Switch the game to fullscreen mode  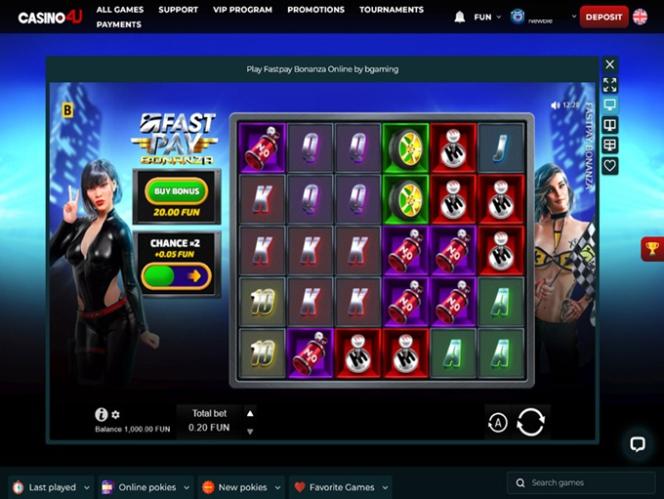pos(610,85)
